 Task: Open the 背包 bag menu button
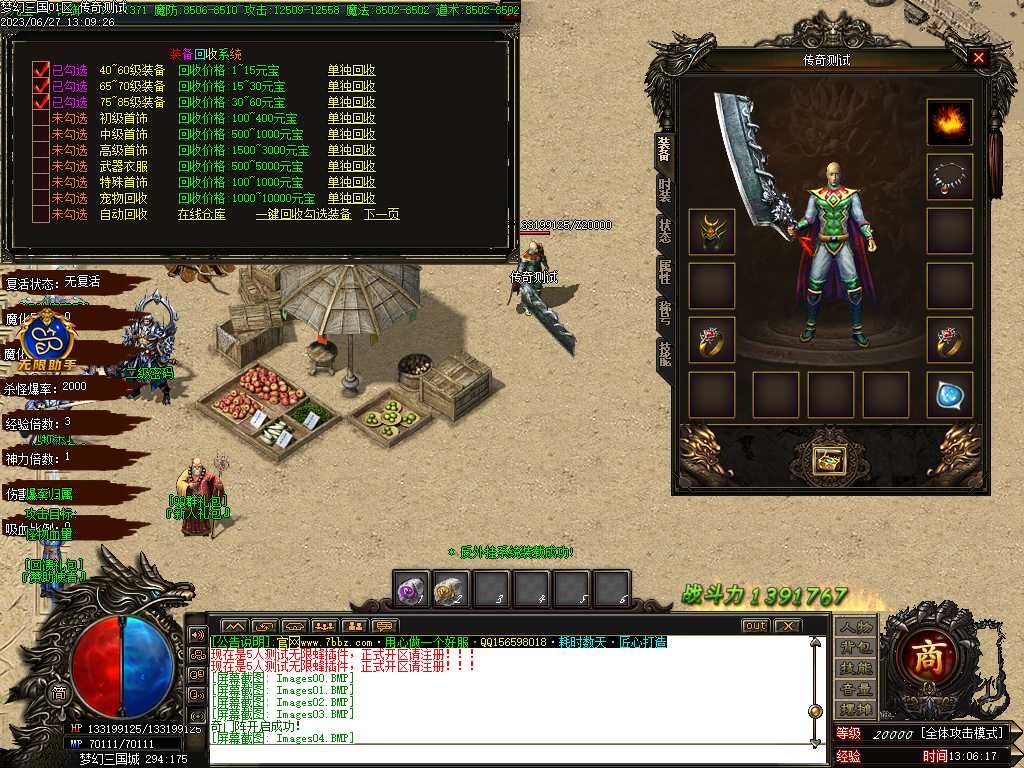click(856, 647)
